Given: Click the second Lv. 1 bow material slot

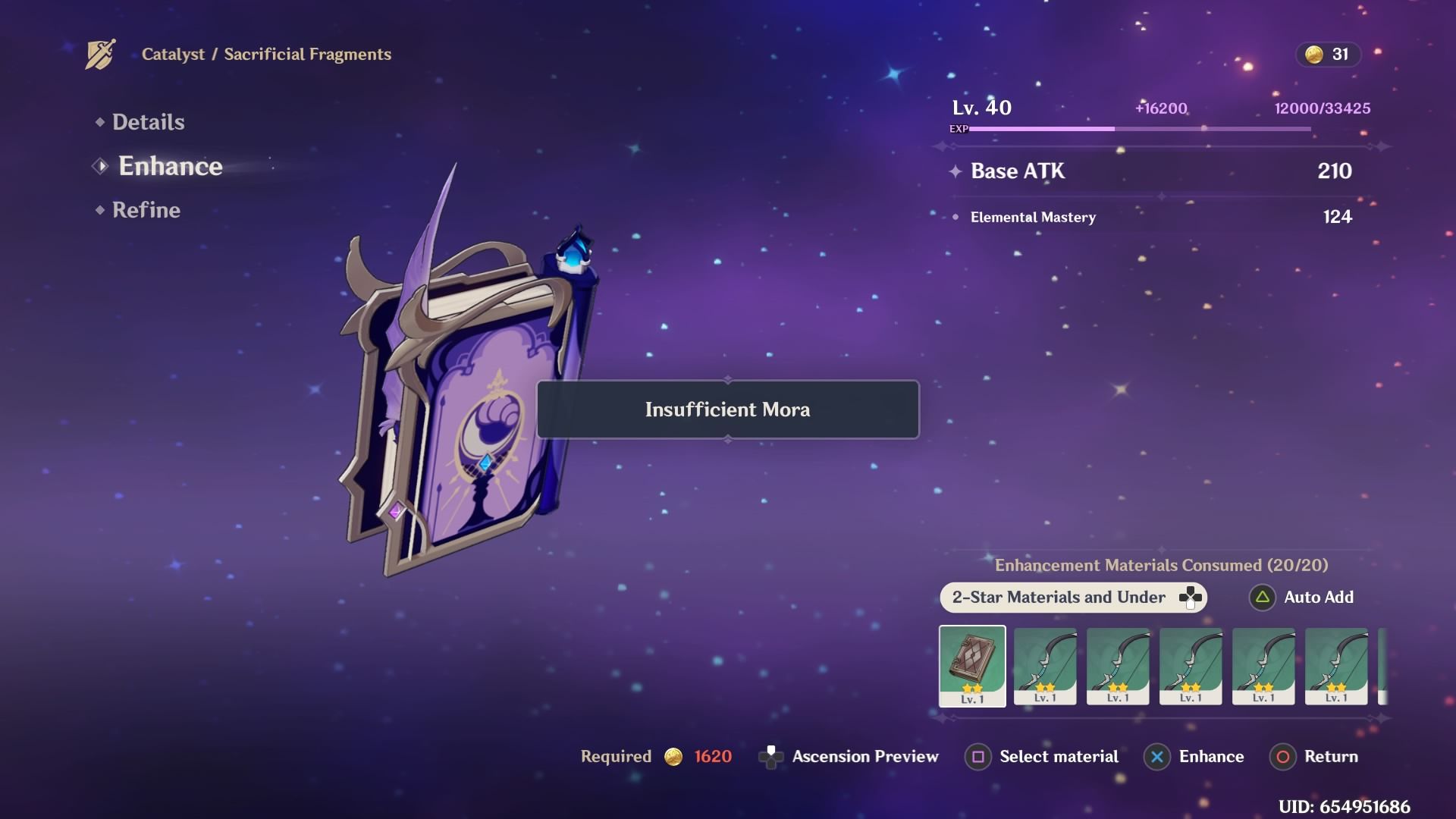Looking at the screenshot, I should coord(1118,667).
